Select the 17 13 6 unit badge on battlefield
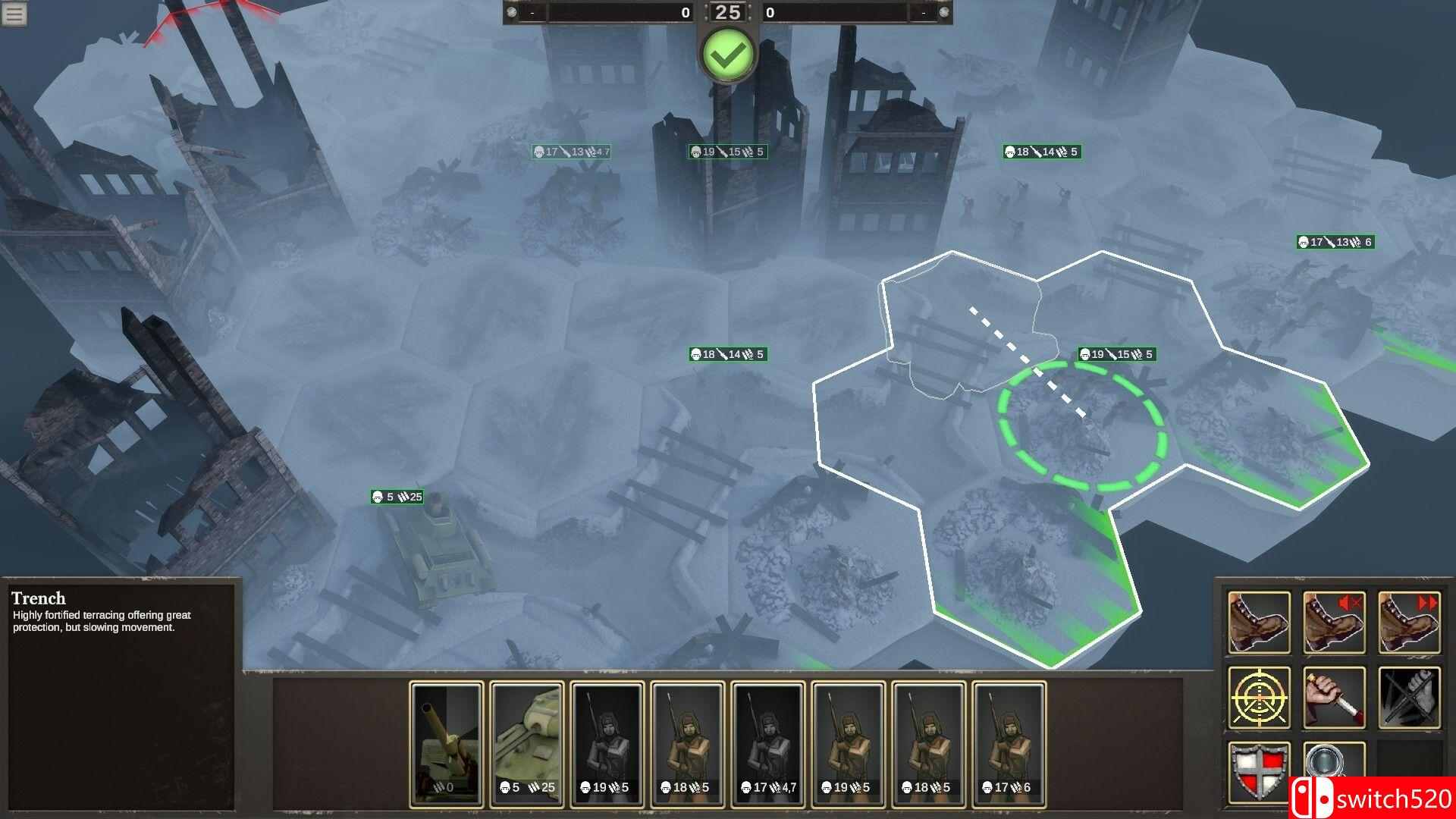 1335,242
